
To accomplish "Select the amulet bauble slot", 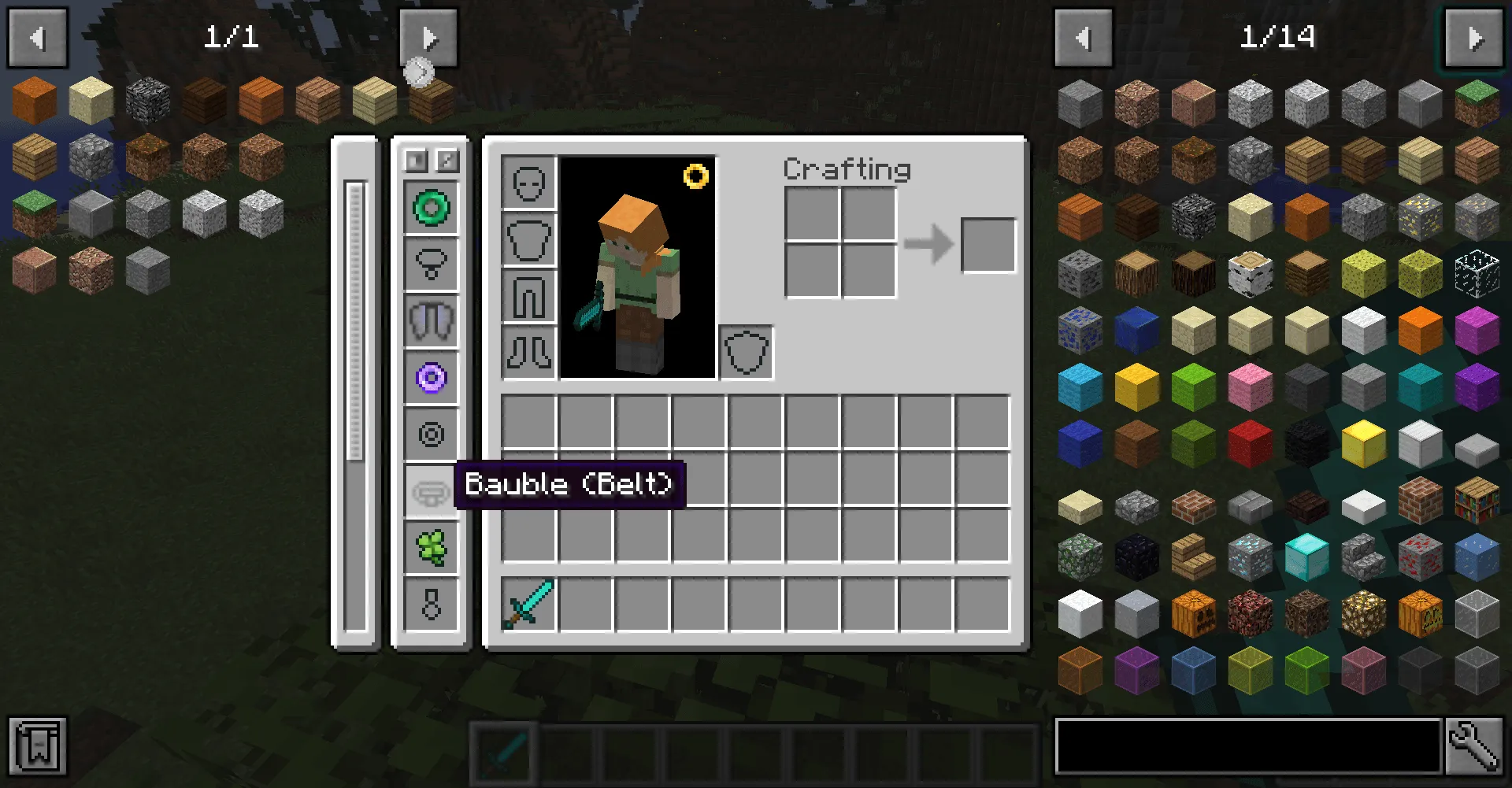I will click(x=431, y=264).
